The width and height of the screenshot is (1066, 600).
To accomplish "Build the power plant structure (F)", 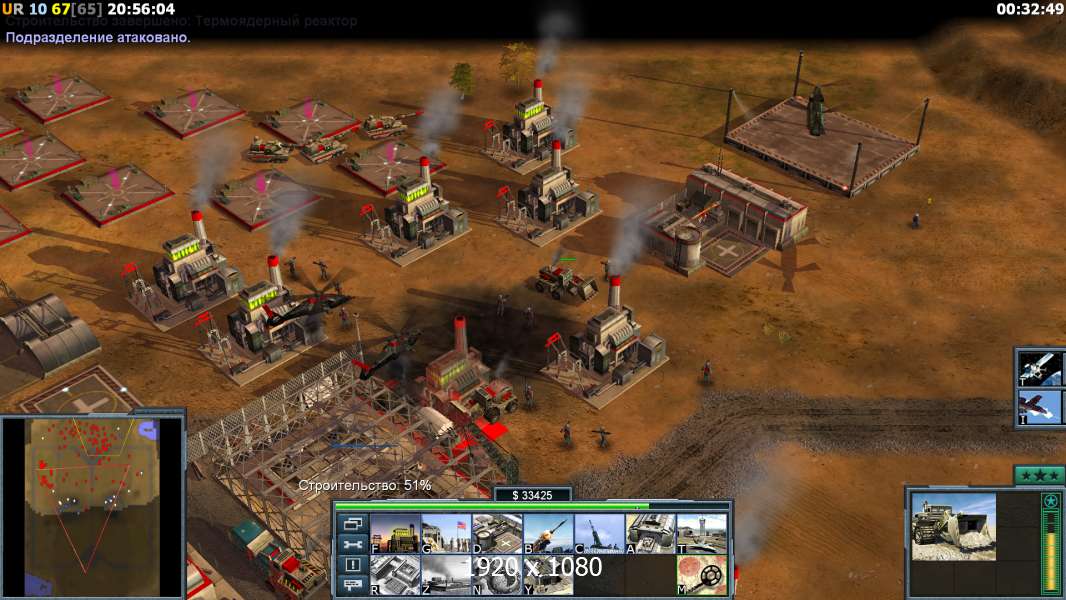I will pos(395,533).
